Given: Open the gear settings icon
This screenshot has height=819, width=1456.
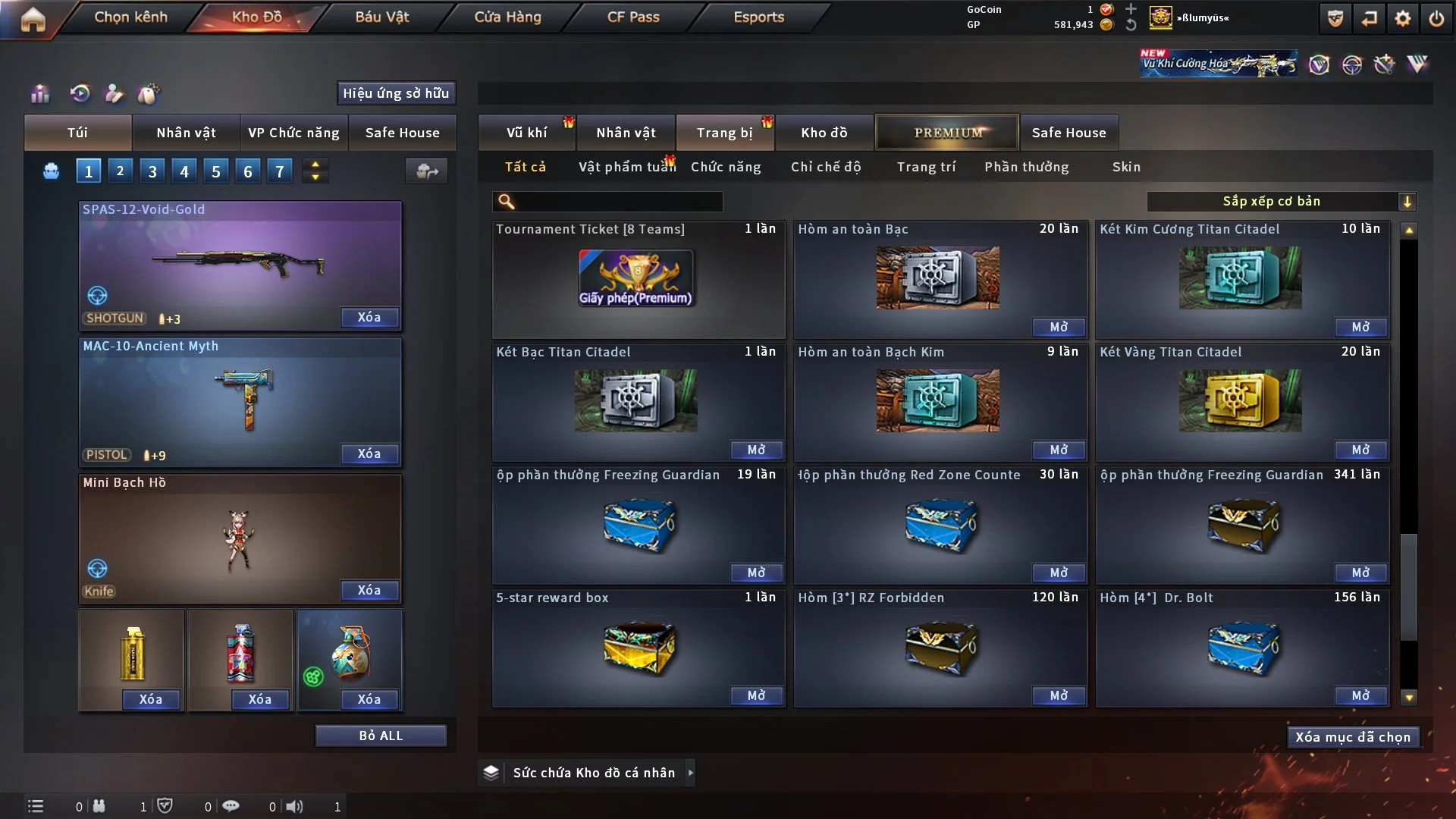Looking at the screenshot, I should 1402,18.
